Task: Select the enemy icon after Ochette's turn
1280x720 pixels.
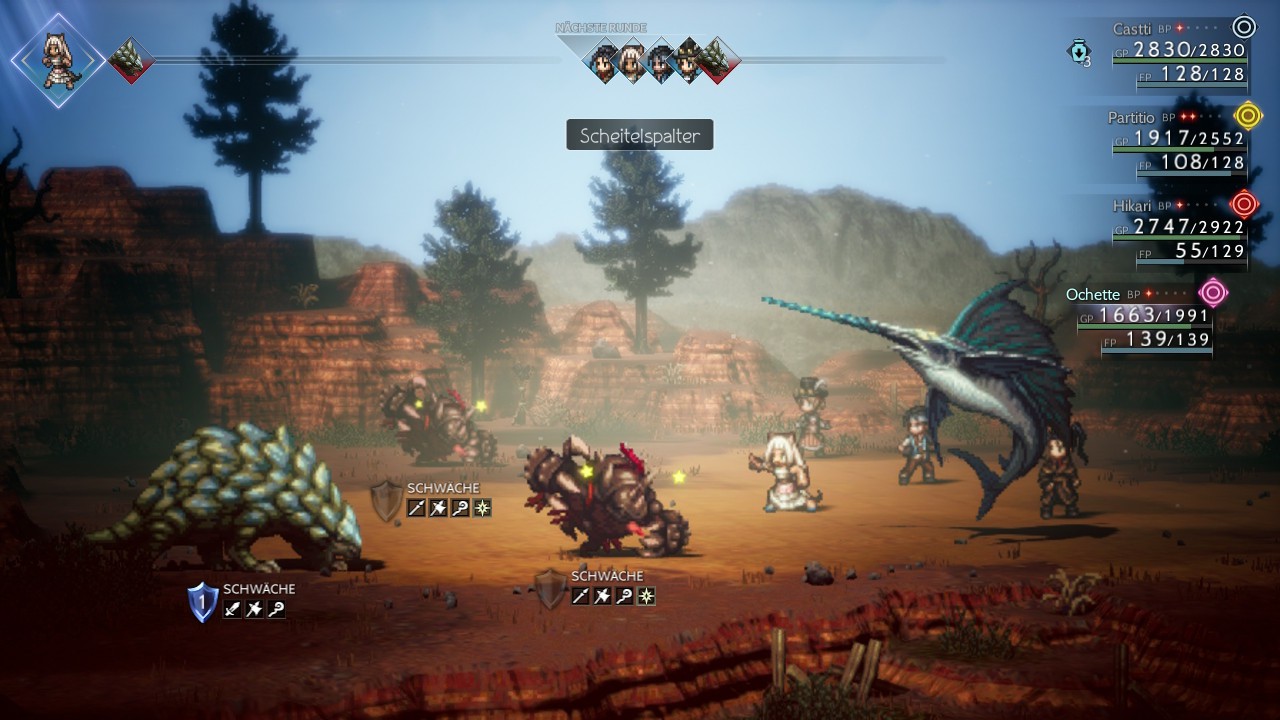Action: pyautogui.click(x=129, y=61)
